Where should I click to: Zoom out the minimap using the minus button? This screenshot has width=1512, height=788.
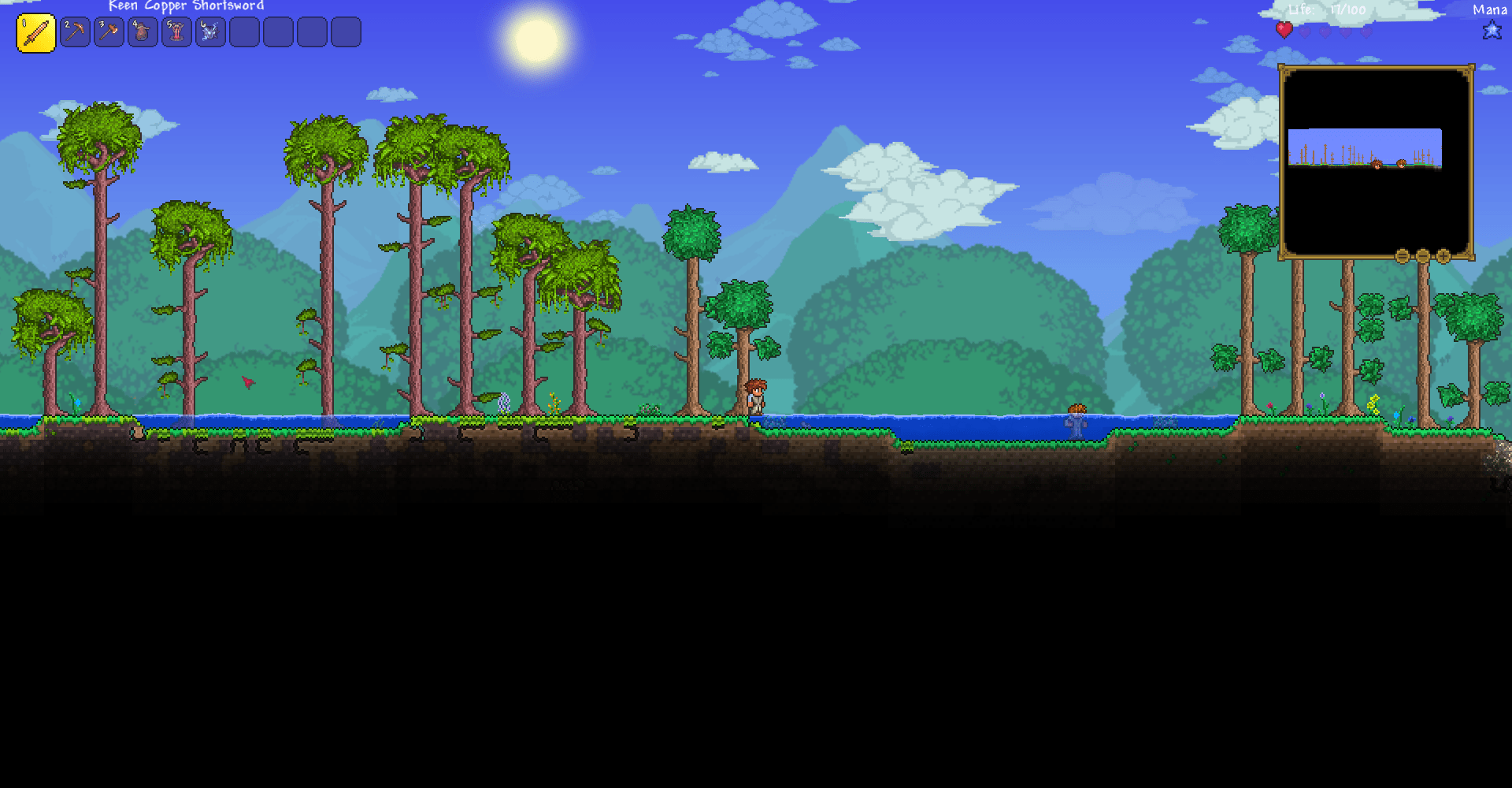[1421, 255]
